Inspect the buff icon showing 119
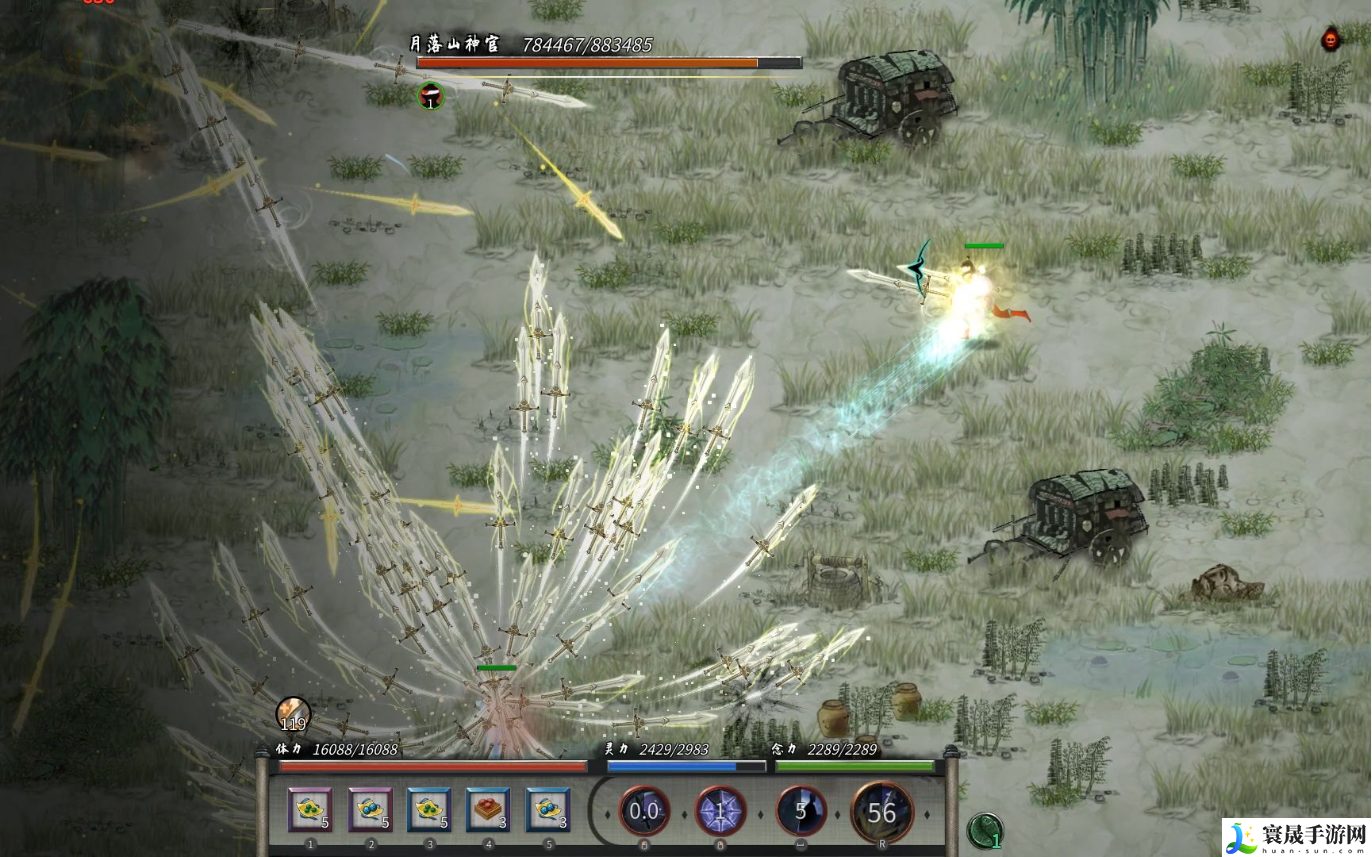The width and height of the screenshot is (1372, 857). 293,714
